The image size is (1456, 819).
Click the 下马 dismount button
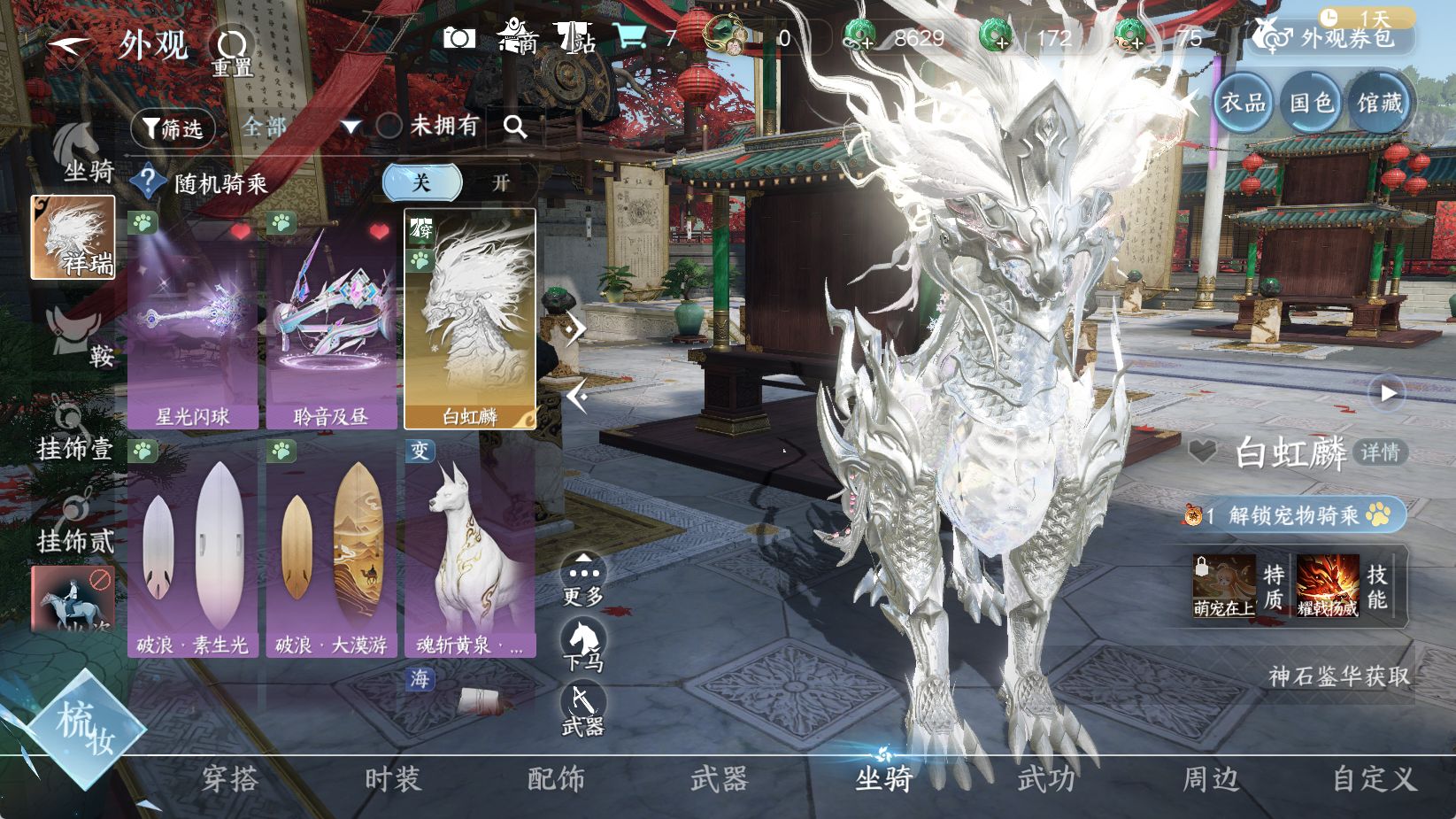[x=583, y=645]
